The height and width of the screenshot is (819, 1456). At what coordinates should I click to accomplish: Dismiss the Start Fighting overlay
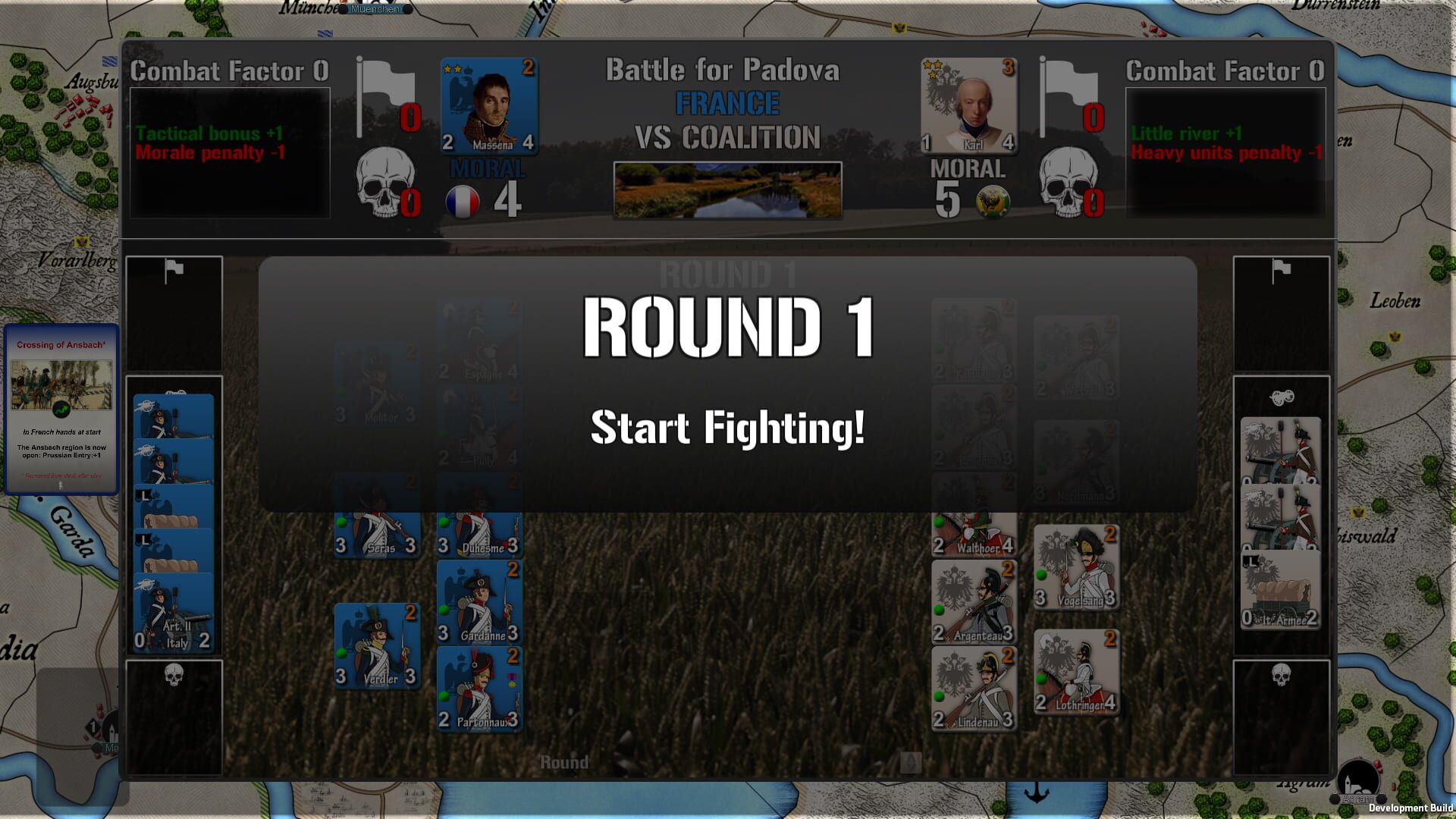click(x=726, y=429)
